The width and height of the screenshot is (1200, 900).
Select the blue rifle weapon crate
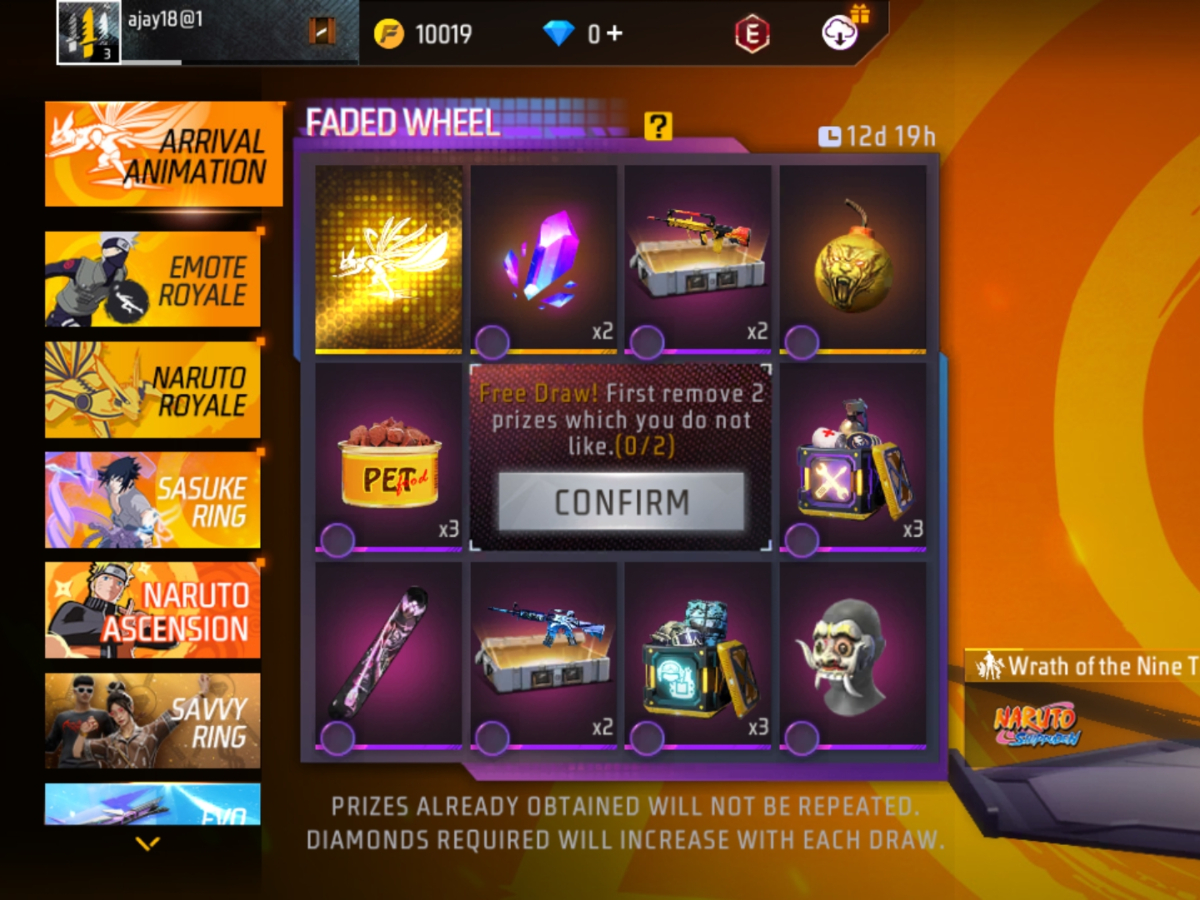click(x=544, y=655)
